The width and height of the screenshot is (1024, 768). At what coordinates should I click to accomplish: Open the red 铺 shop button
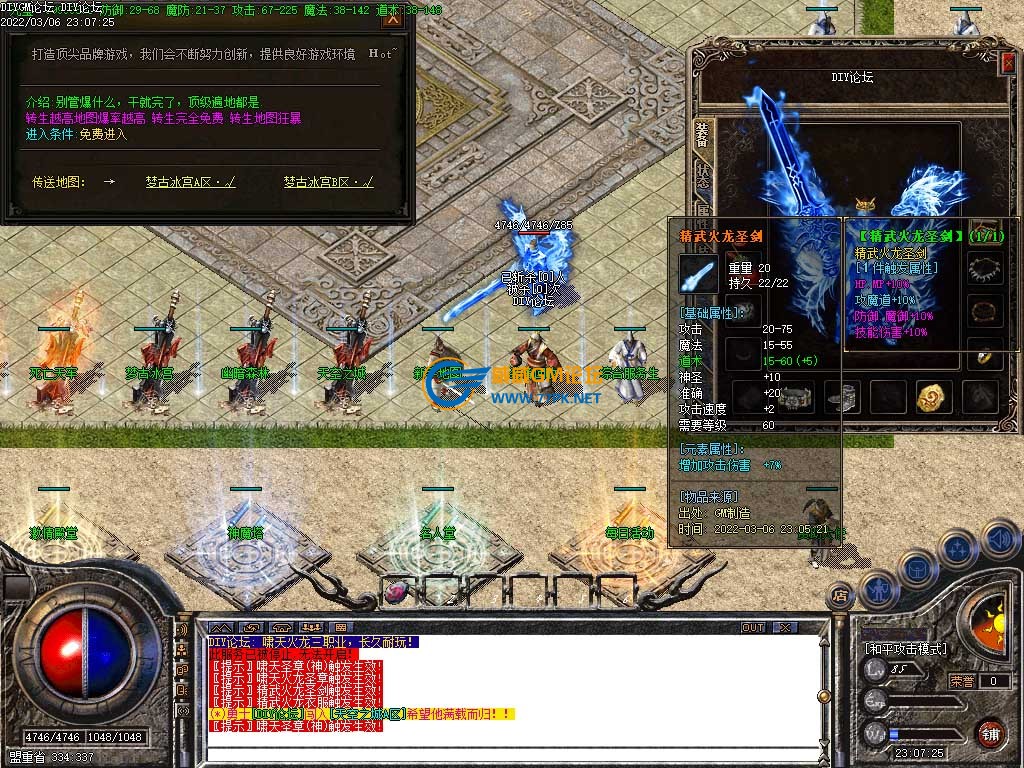990,734
